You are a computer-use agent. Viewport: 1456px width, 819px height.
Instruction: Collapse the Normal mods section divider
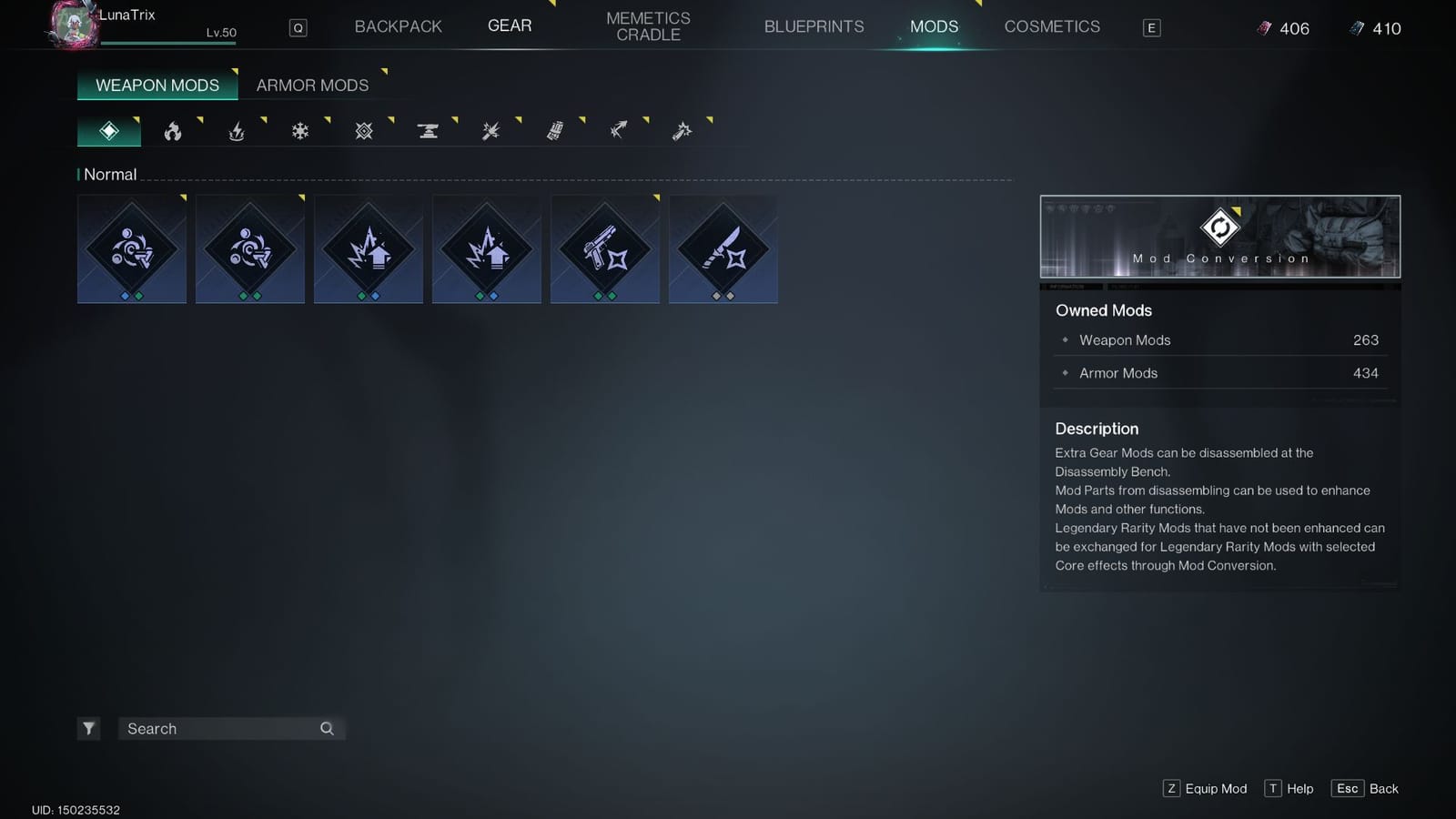click(108, 174)
